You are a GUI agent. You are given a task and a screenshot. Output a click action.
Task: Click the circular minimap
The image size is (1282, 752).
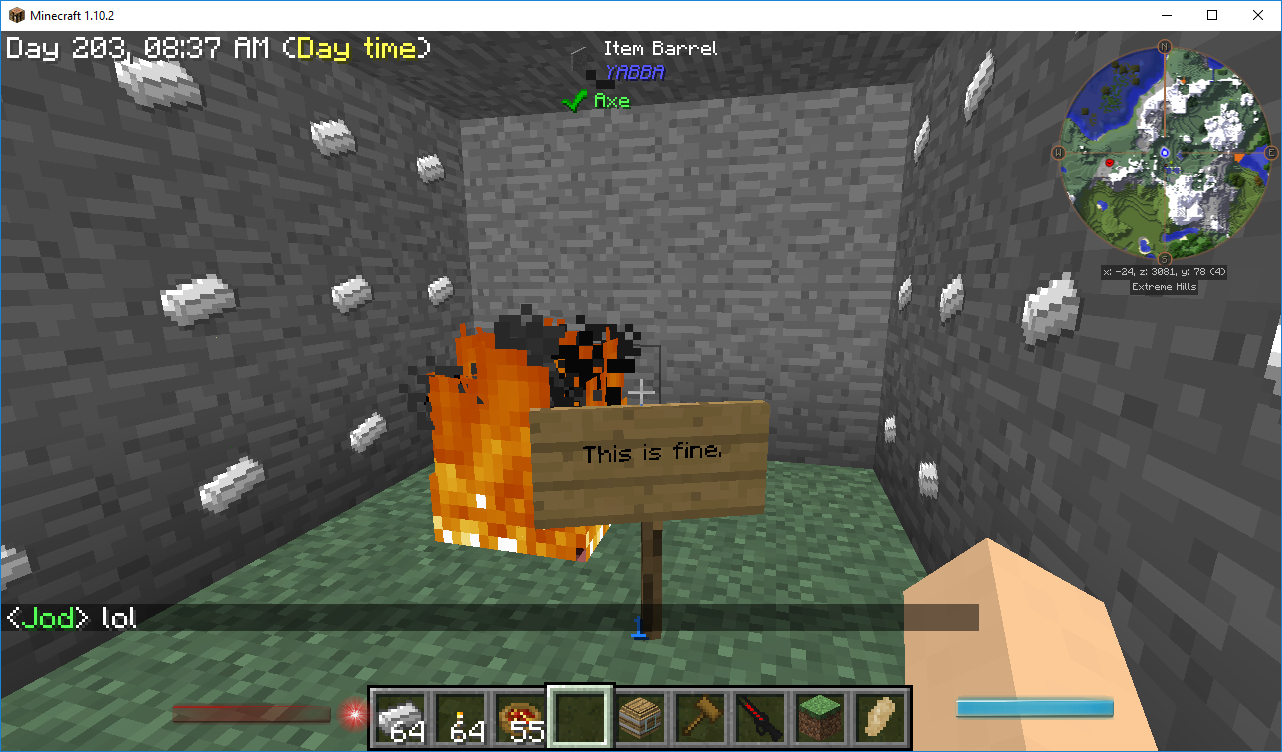[1165, 152]
